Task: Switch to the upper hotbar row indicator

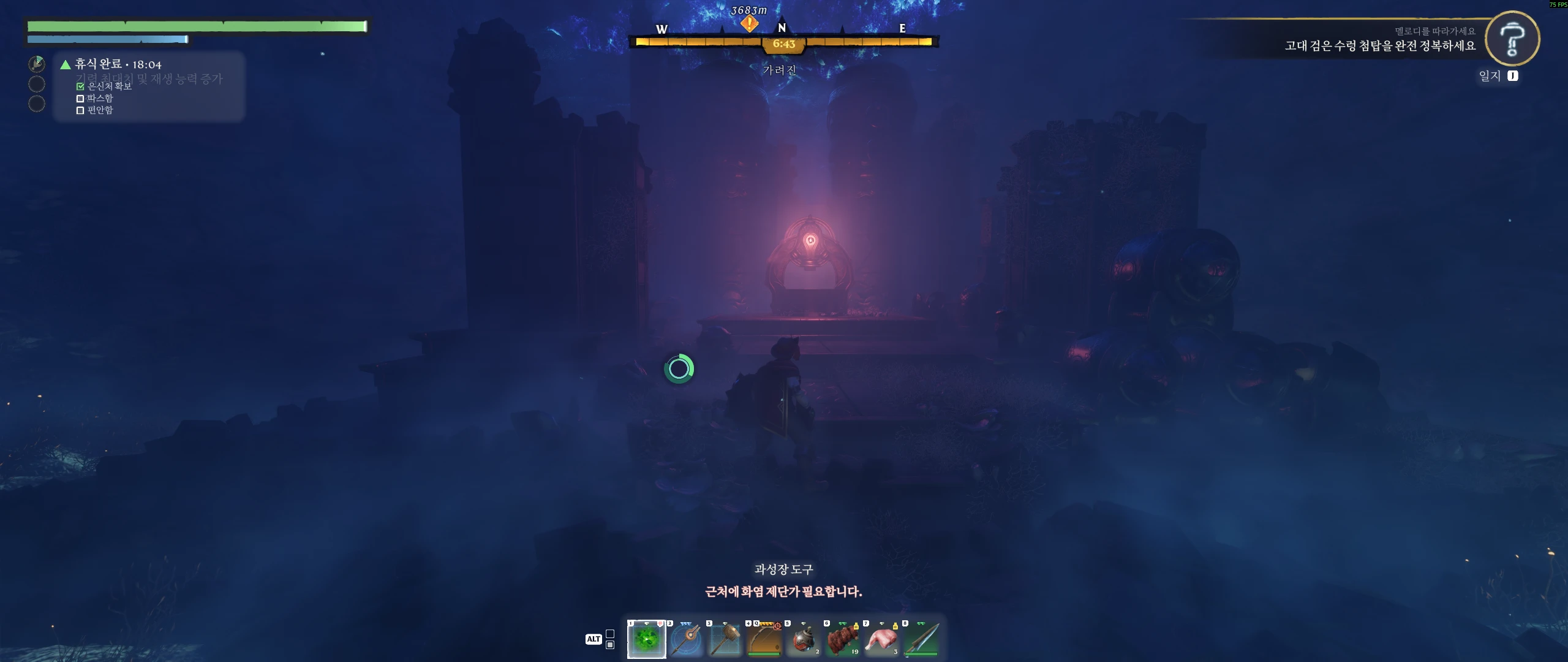Action: tap(610, 634)
